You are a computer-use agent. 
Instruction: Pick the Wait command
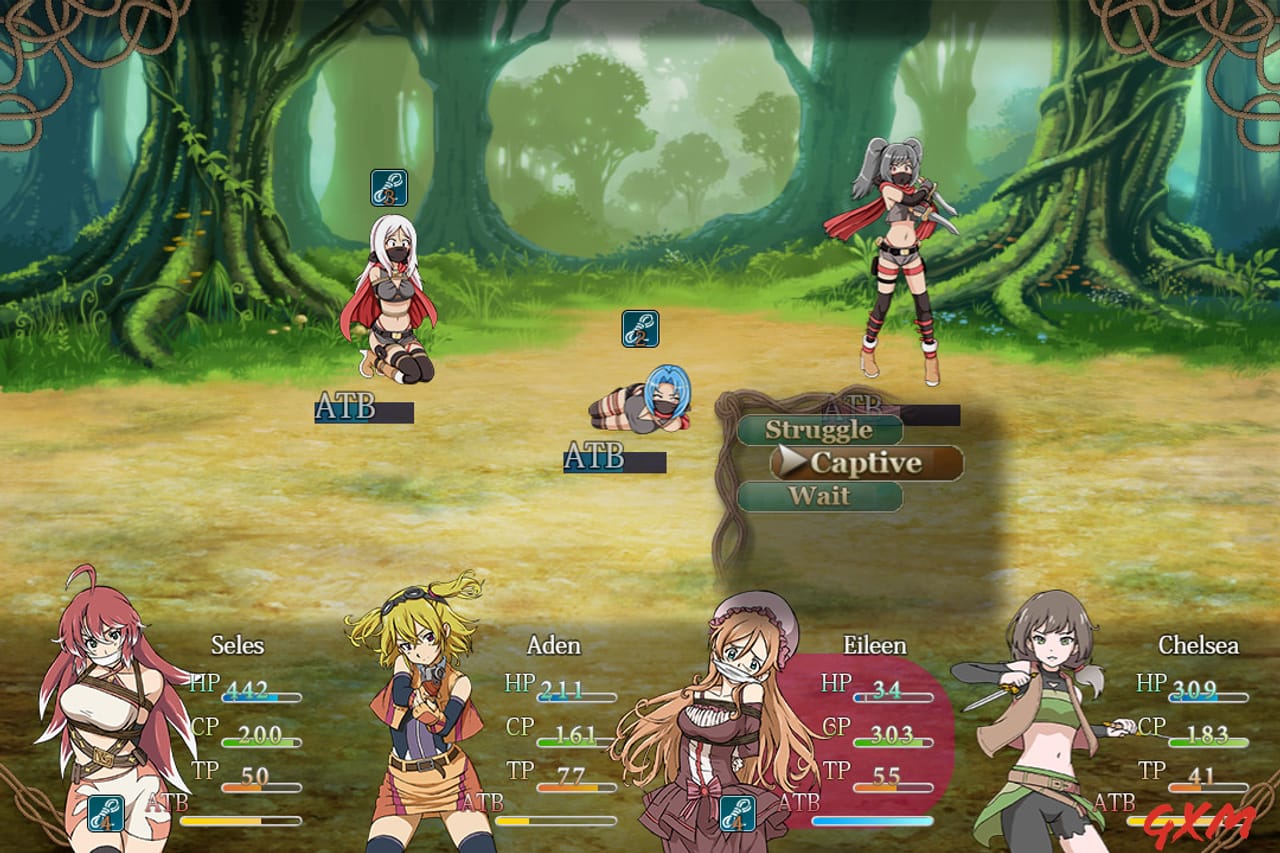point(820,496)
